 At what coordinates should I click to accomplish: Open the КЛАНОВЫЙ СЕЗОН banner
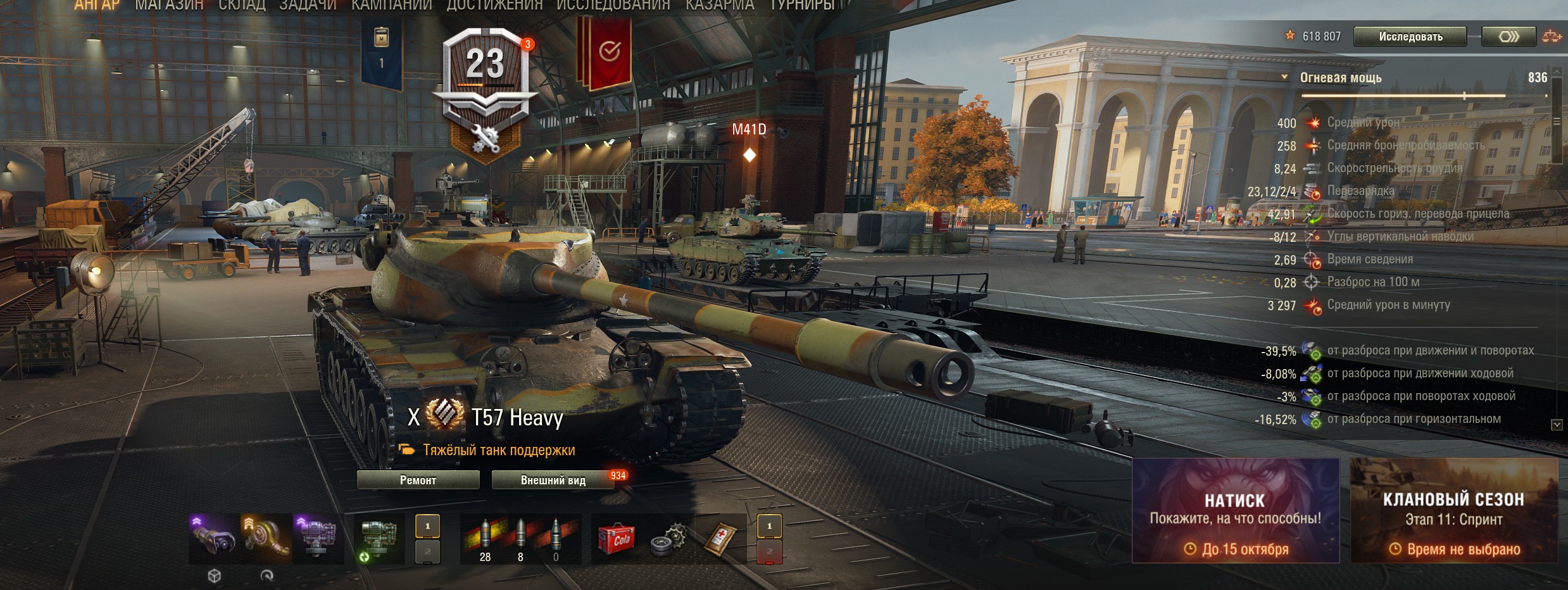pos(1453,511)
